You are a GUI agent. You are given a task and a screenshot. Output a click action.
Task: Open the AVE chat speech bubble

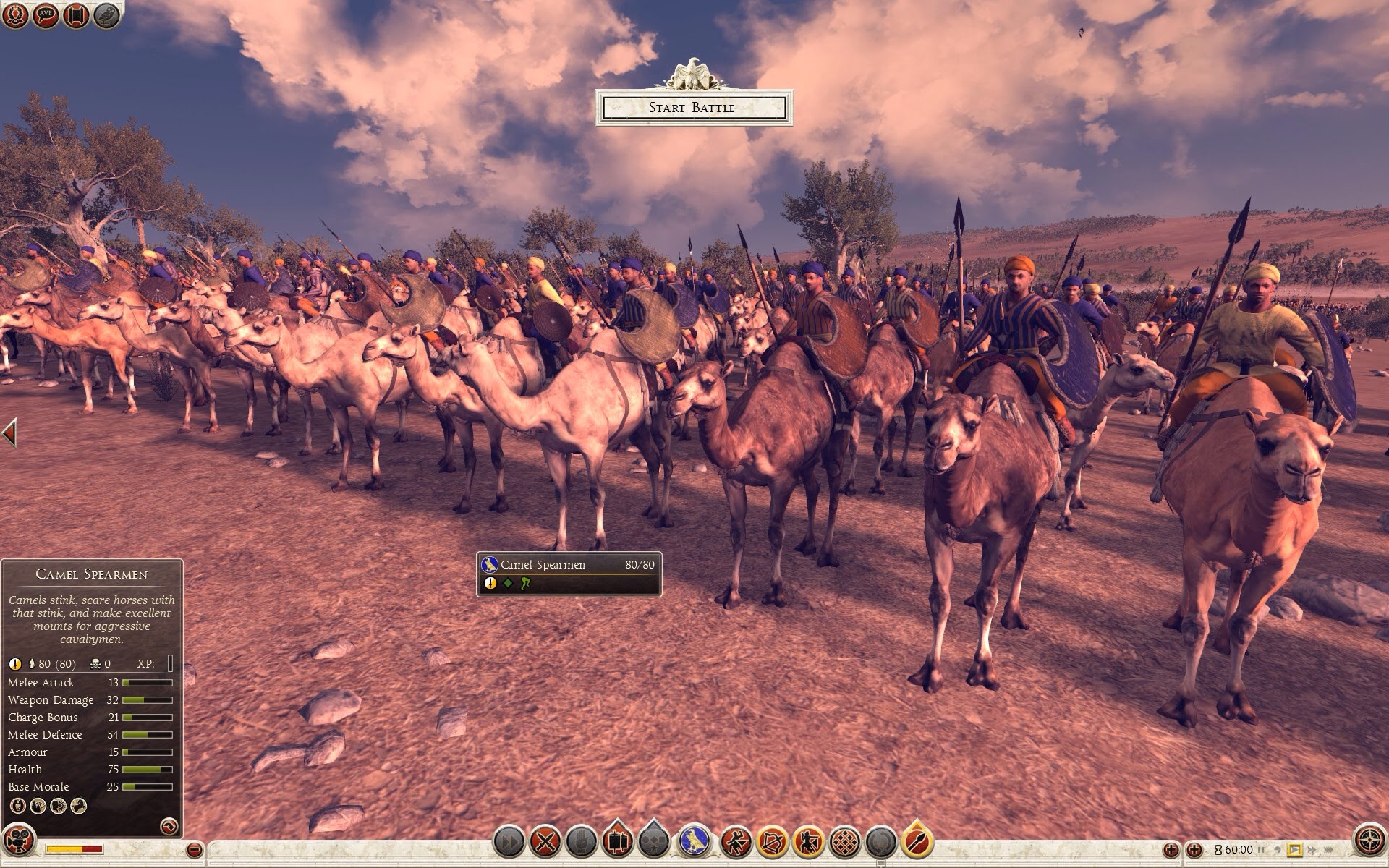tap(45, 16)
